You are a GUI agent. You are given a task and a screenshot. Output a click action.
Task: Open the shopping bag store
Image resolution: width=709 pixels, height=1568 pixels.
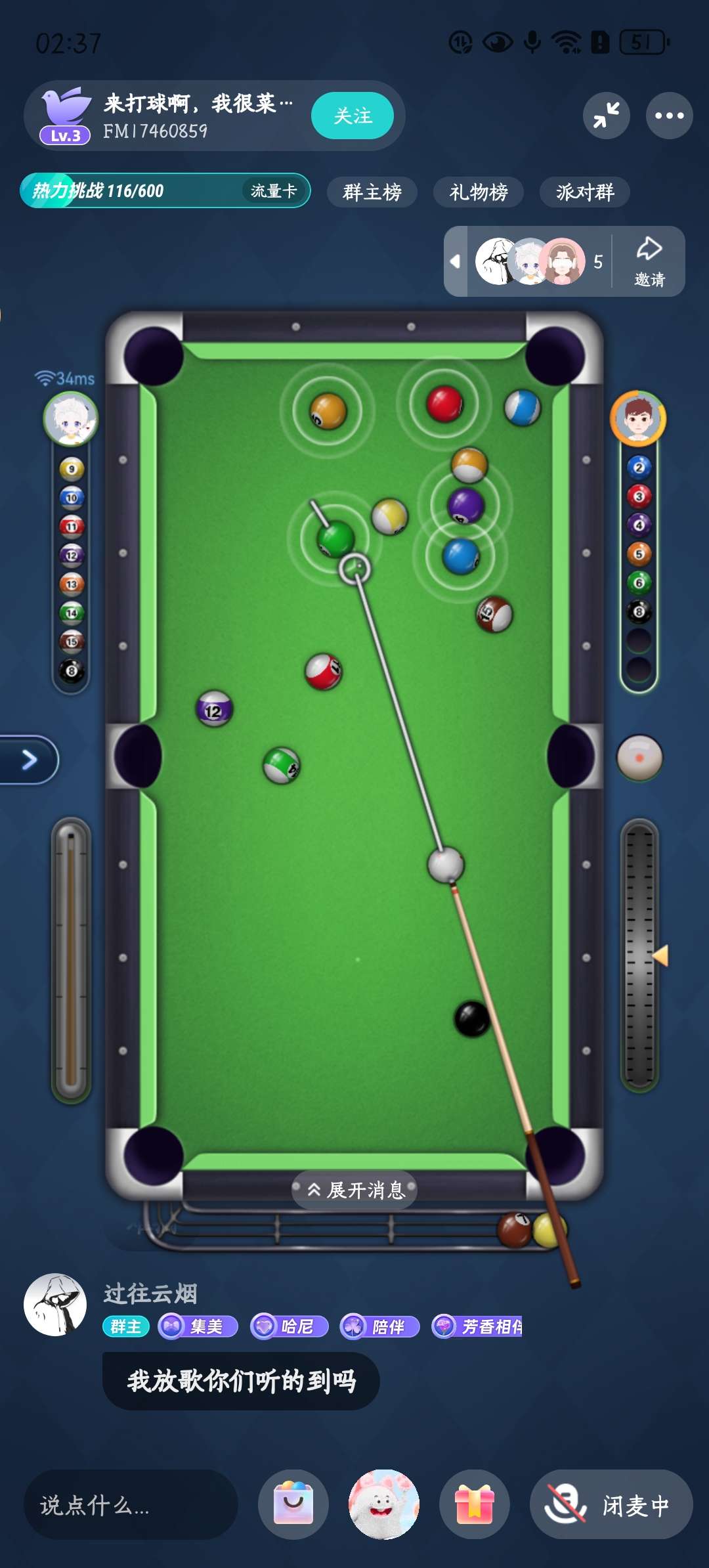[293, 1504]
